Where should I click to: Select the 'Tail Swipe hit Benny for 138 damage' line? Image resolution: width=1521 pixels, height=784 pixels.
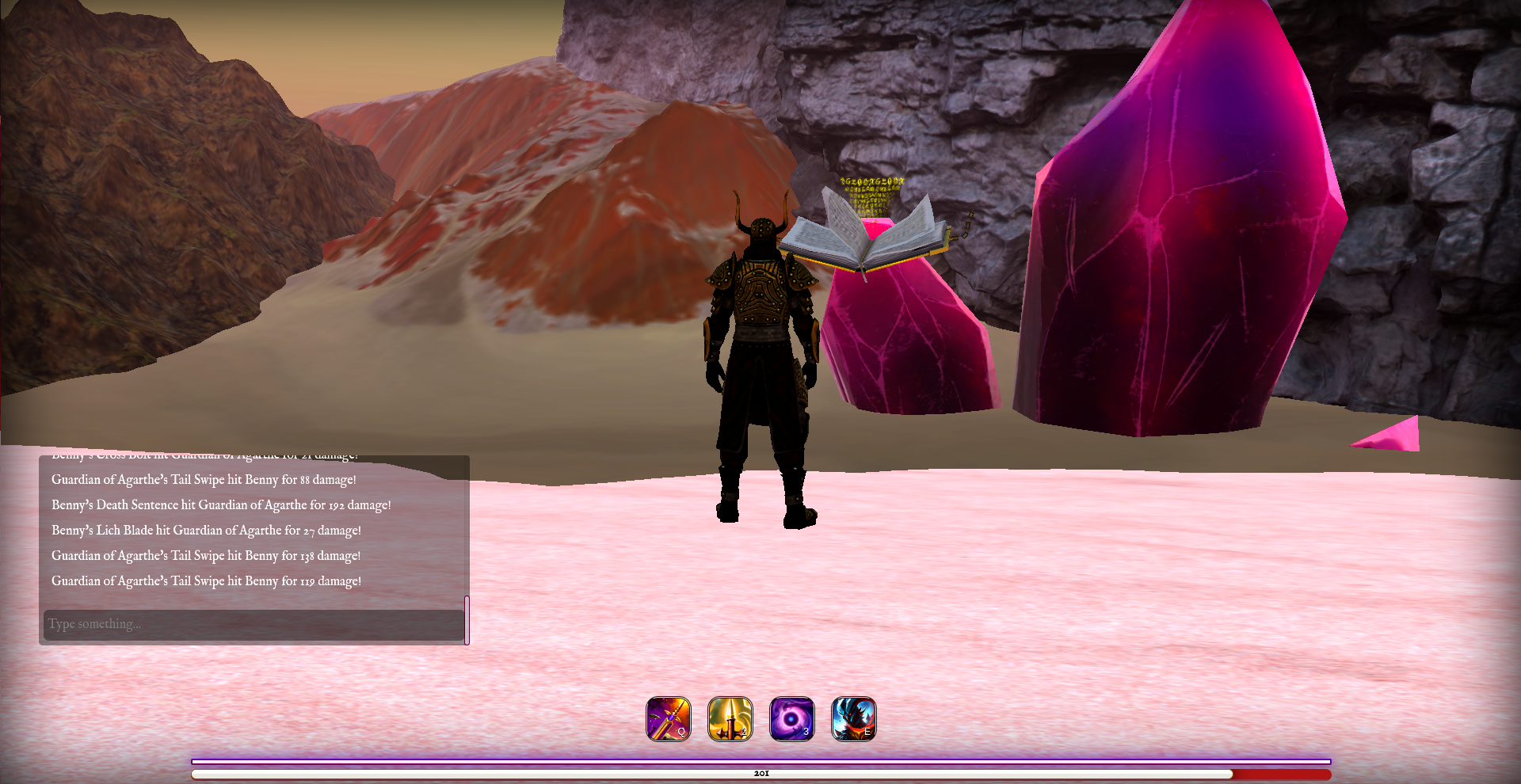point(206,555)
